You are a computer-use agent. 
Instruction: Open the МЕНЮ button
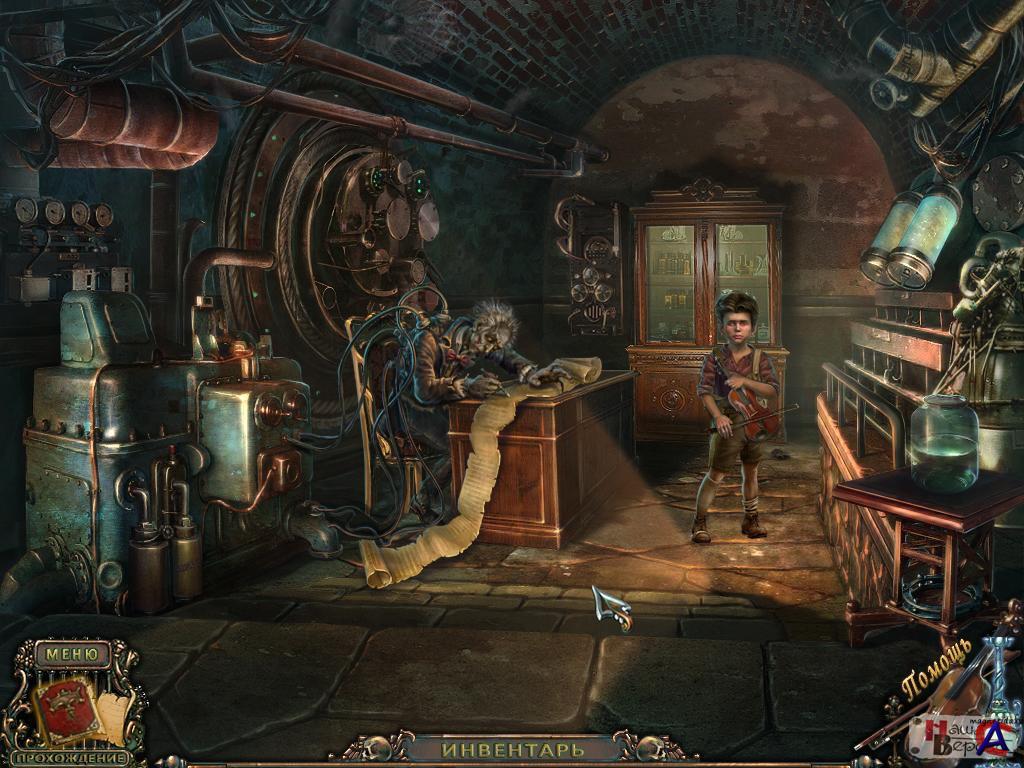point(71,655)
